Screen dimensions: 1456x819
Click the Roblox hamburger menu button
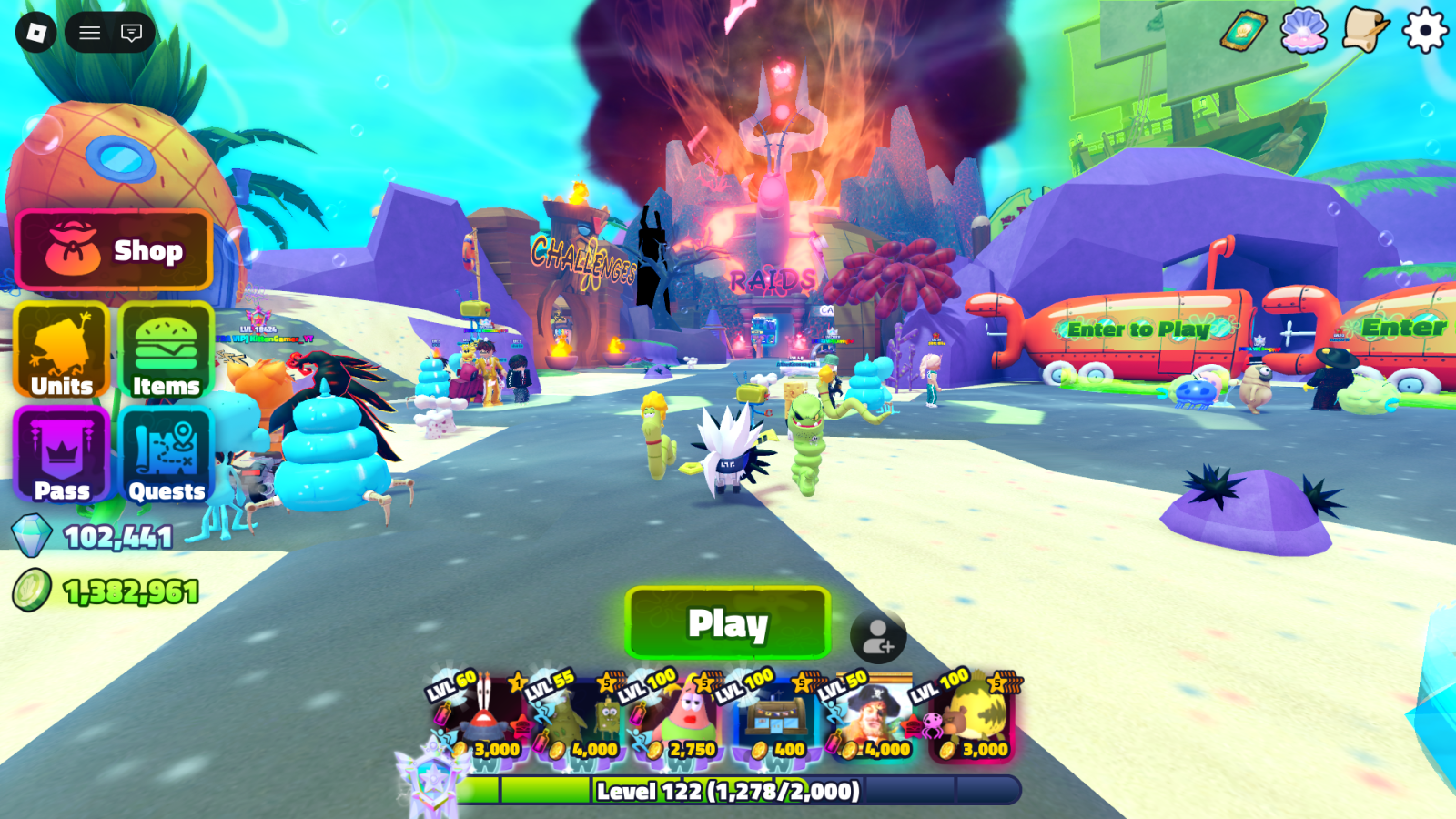(x=89, y=33)
